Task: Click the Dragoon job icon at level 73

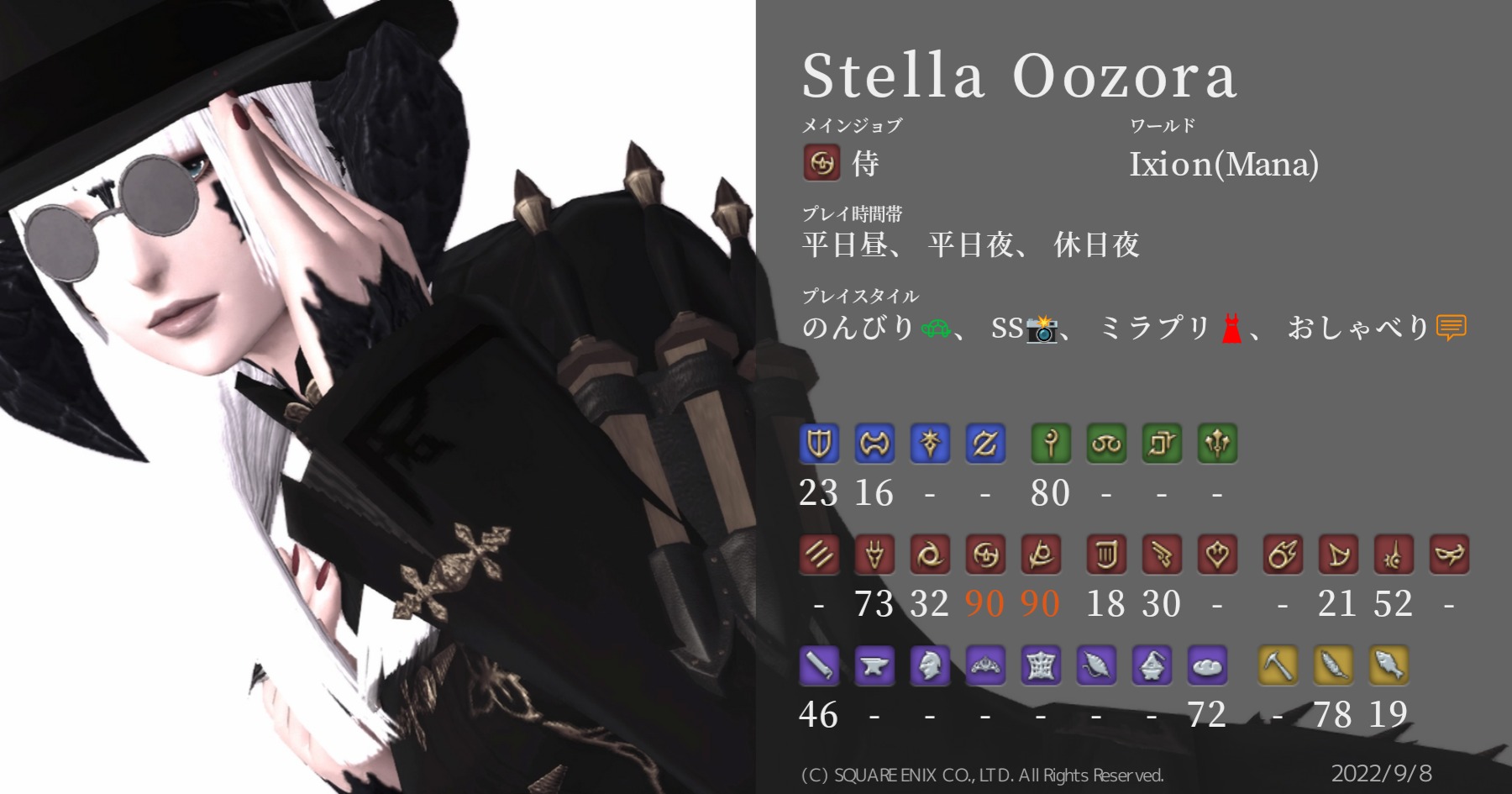Action: [x=874, y=555]
